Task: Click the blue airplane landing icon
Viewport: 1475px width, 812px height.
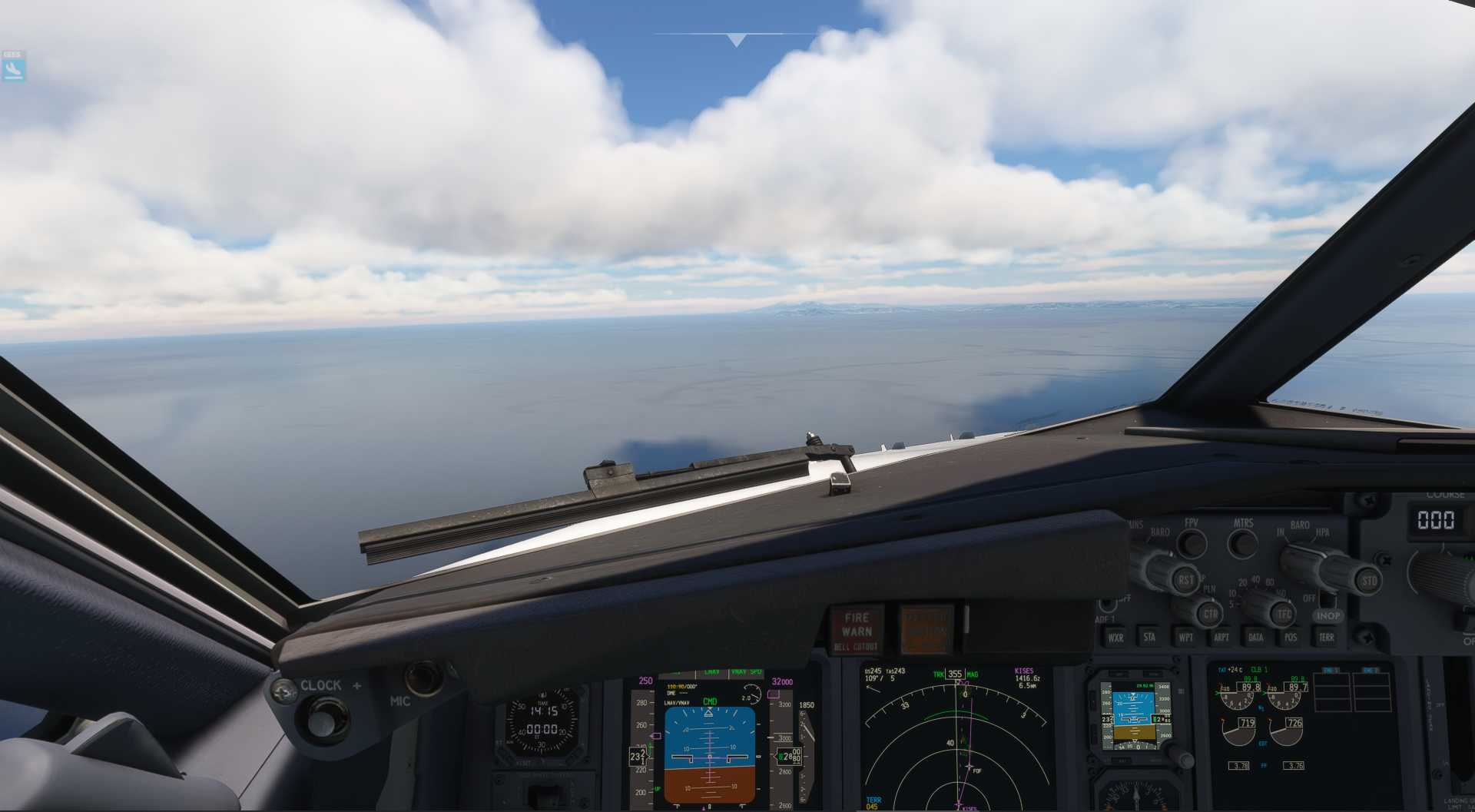Action: point(14,70)
